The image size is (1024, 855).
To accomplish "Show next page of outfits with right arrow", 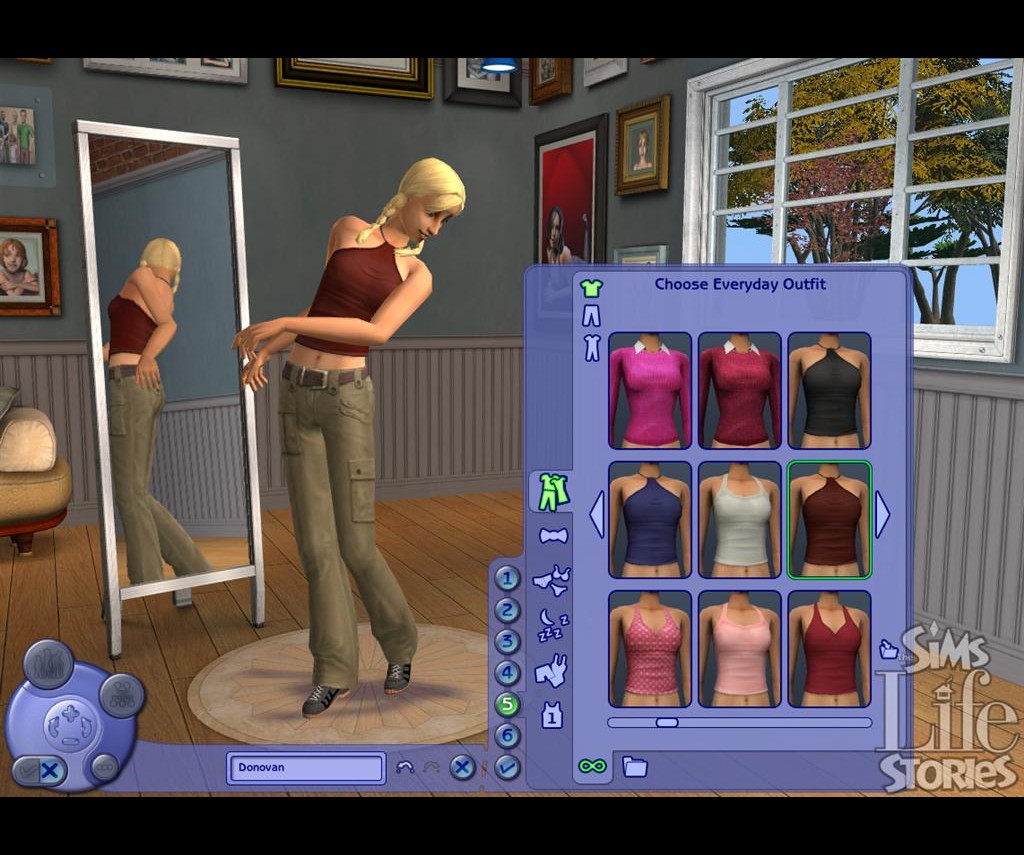I will tap(883, 515).
